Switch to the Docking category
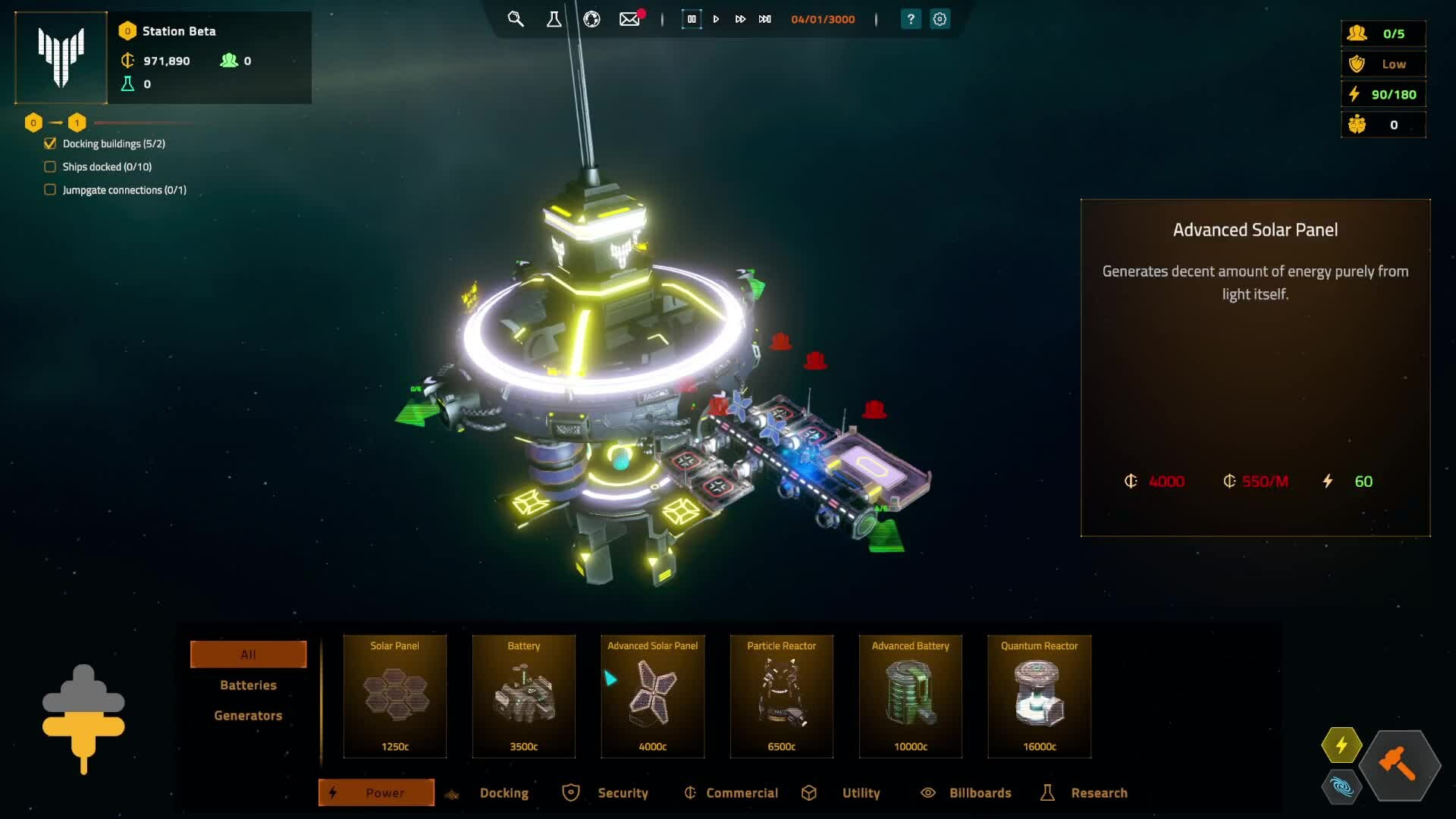This screenshot has width=1456, height=819. pos(504,792)
